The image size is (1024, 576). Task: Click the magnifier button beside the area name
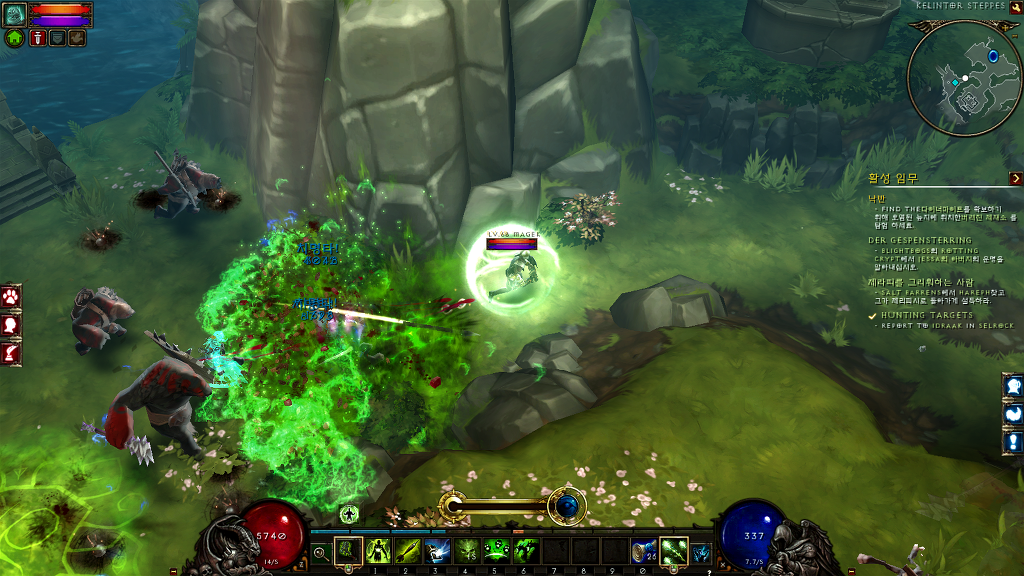click(1016, 5)
